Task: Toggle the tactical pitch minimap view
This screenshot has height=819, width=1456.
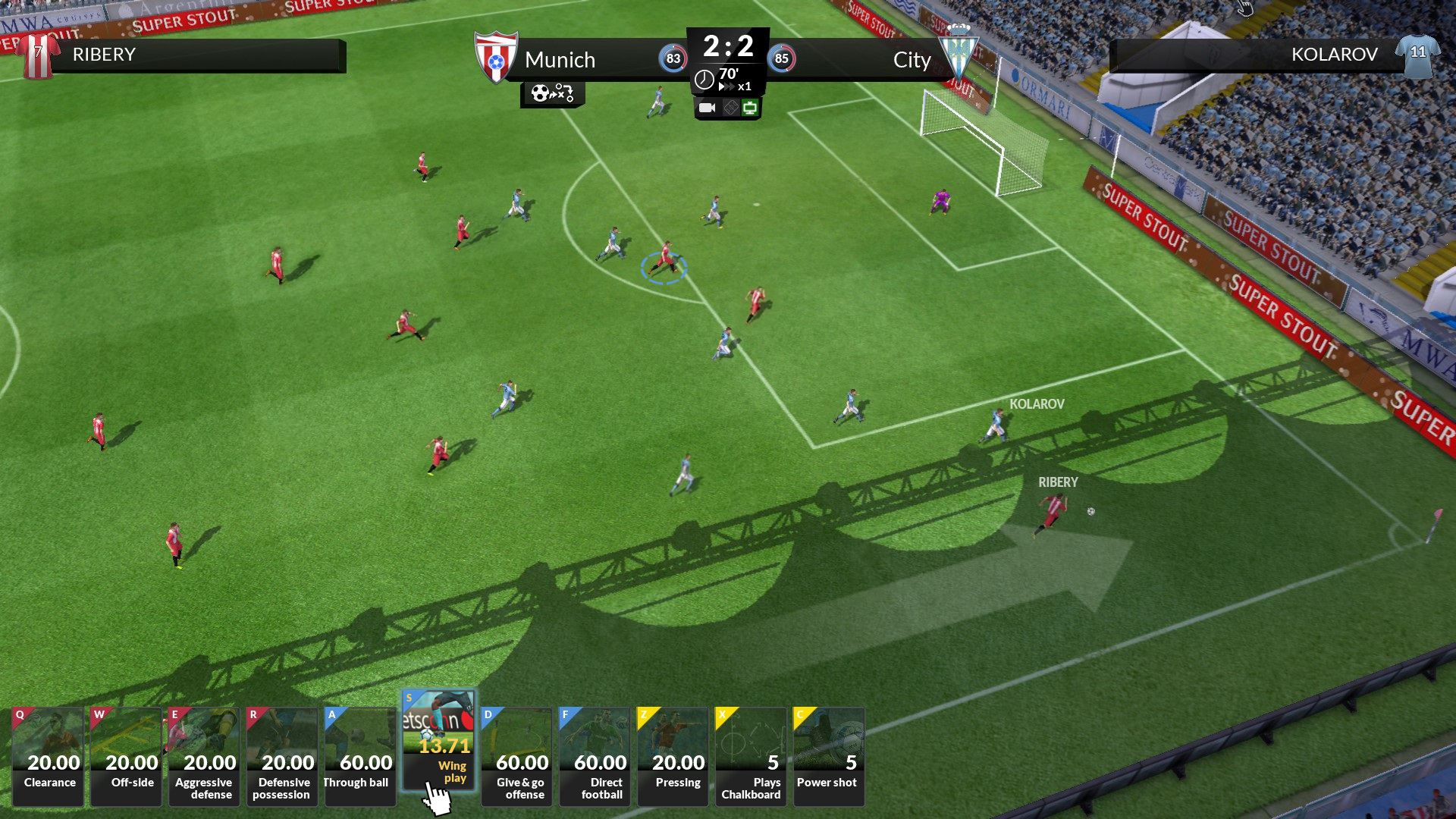Action: (x=730, y=108)
